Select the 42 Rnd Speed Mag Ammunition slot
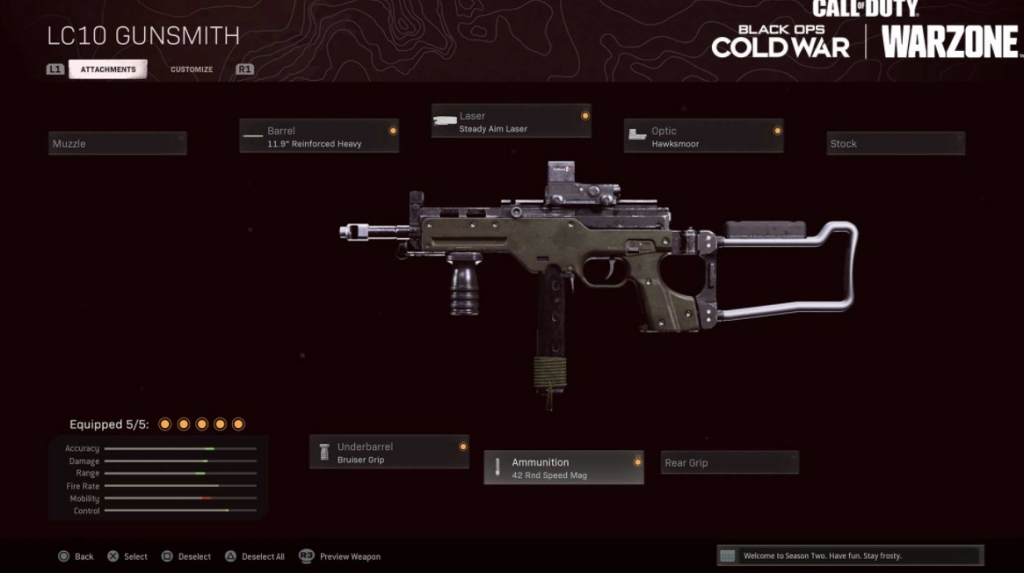 click(564, 468)
